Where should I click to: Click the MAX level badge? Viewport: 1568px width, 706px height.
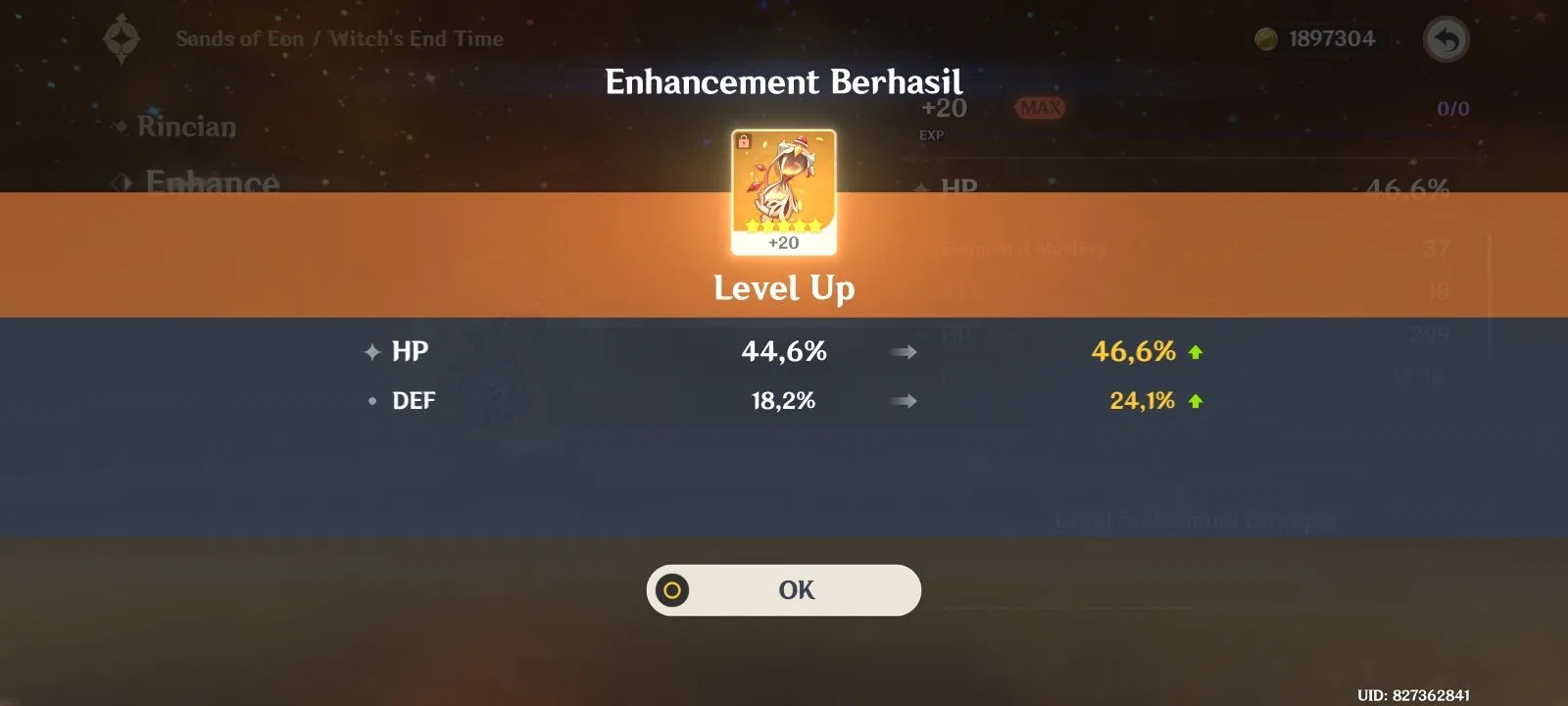[x=1042, y=108]
